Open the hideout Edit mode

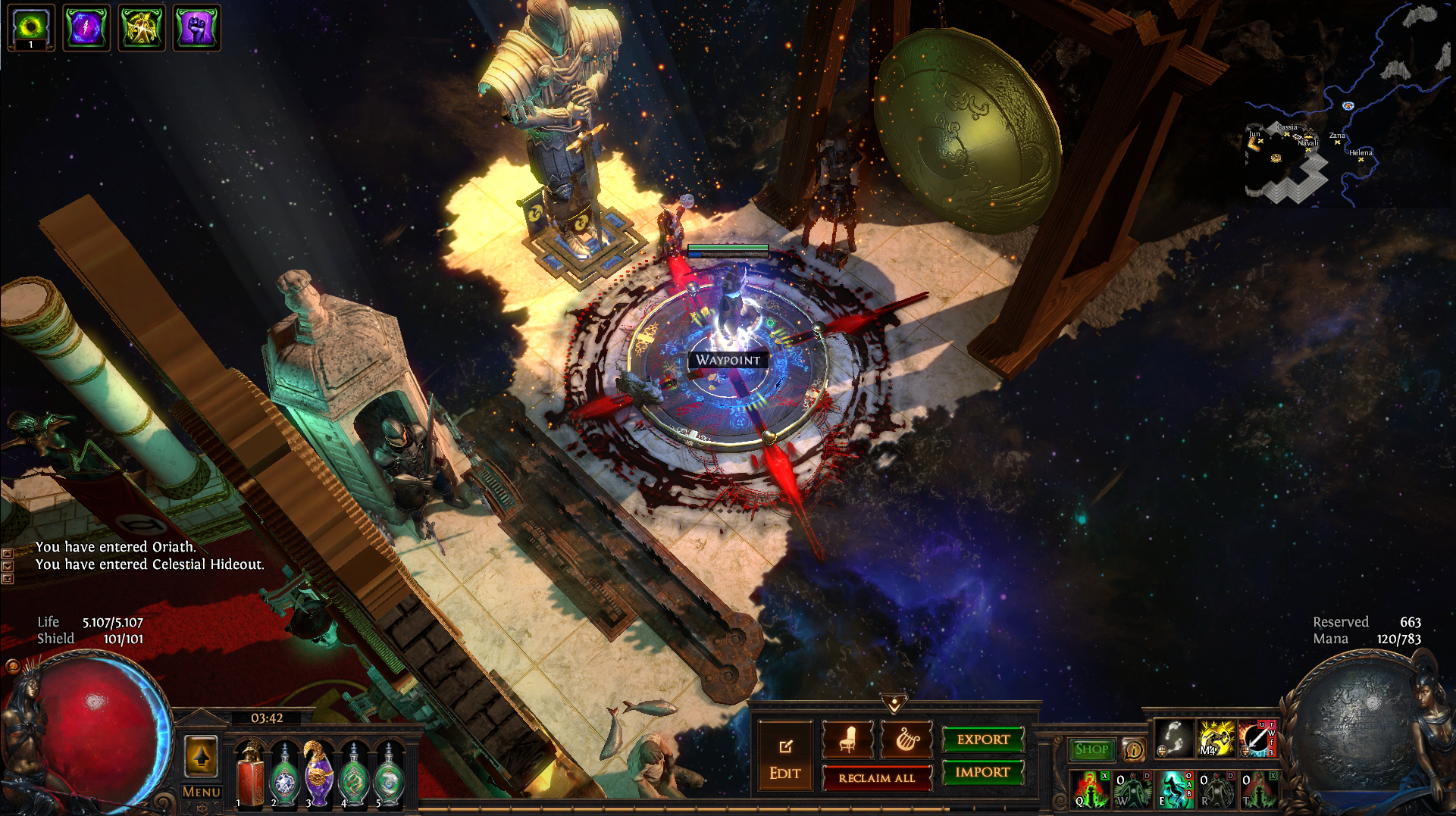point(784,758)
